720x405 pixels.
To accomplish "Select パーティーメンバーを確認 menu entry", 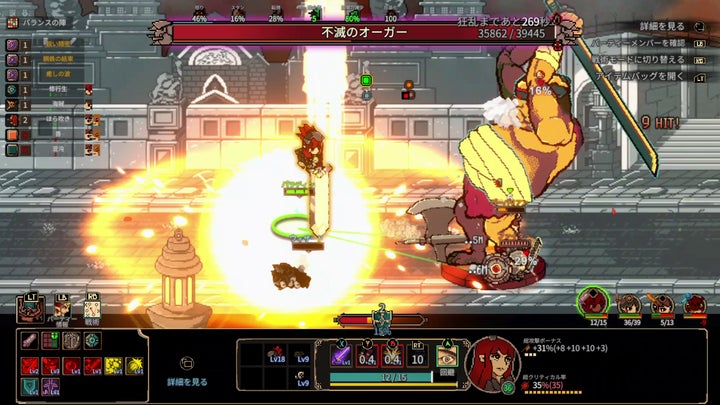I will click(650, 42).
